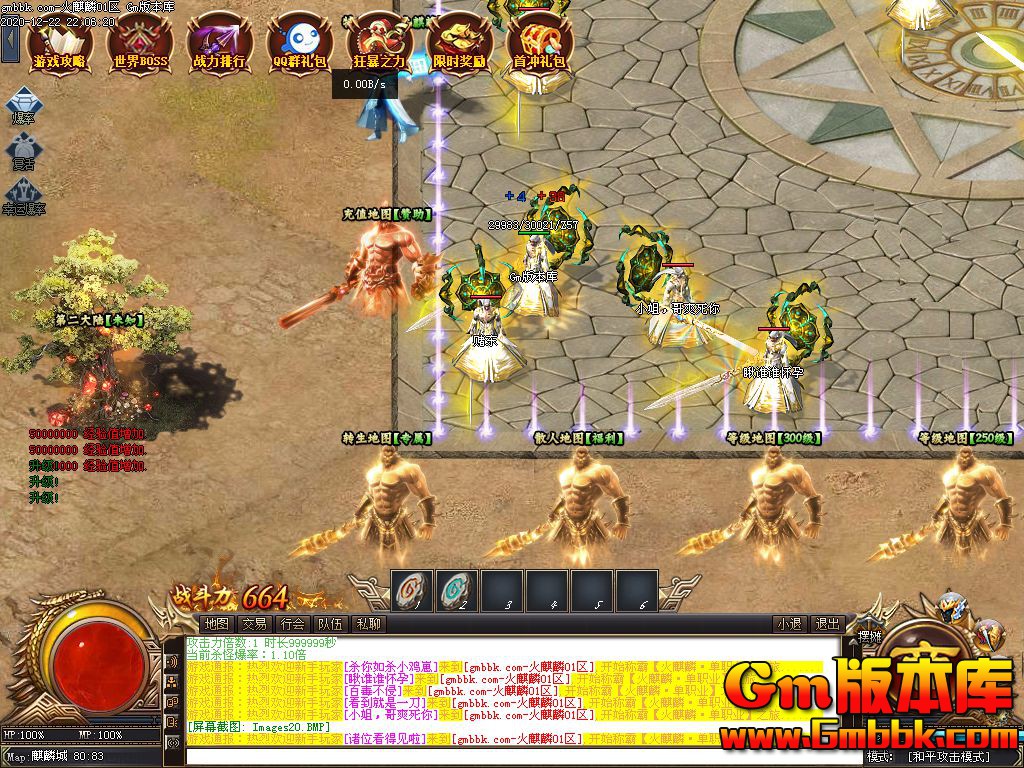Open the 交易 trade tab
The image size is (1024, 768).
(x=255, y=624)
